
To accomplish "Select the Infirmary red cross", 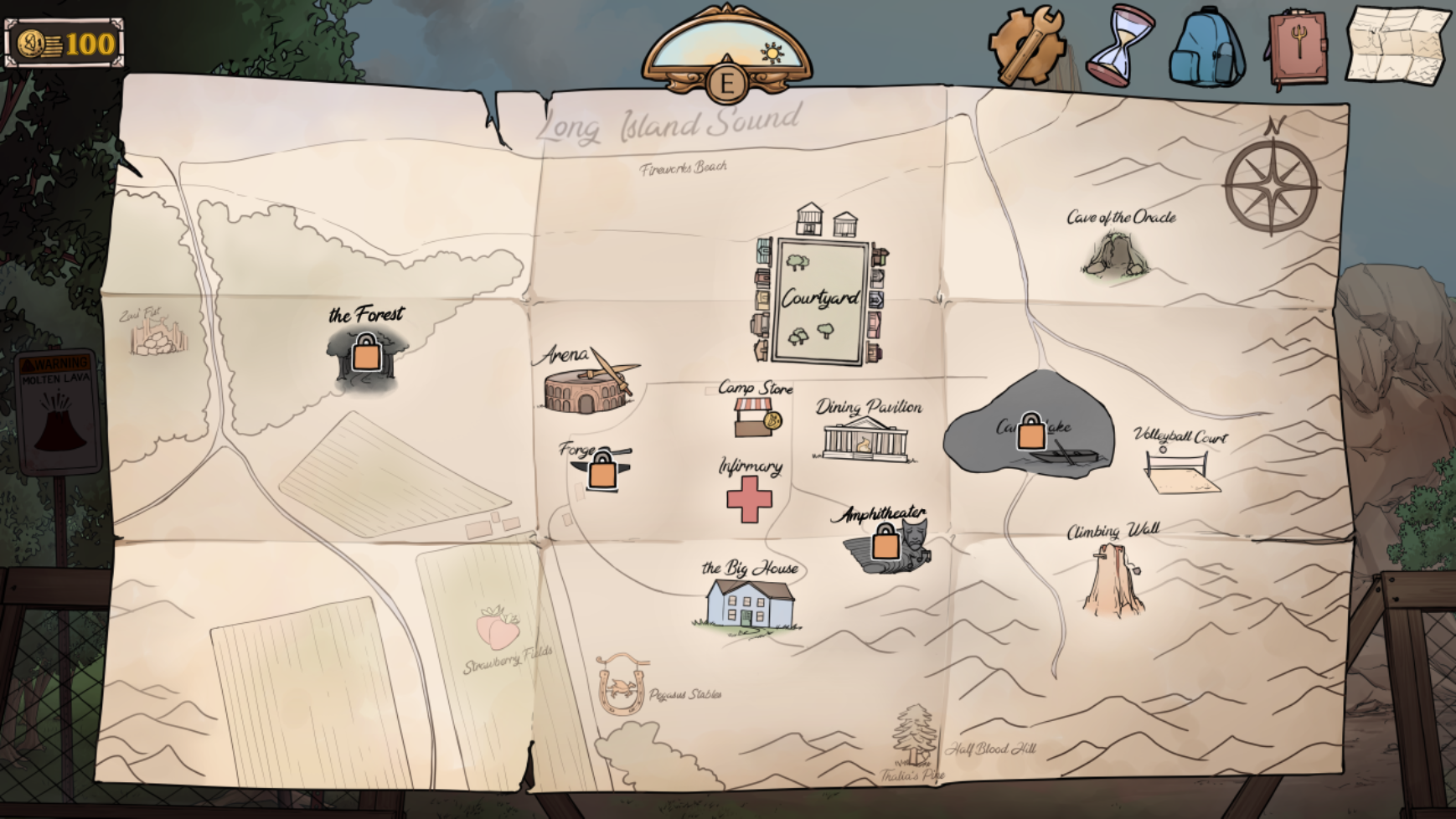I will pos(749,499).
